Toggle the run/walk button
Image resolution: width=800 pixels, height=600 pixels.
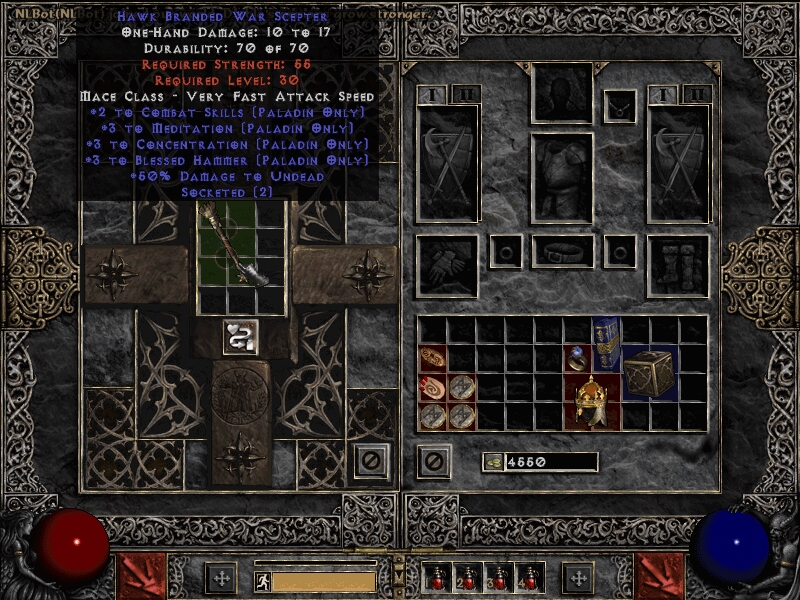261,580
